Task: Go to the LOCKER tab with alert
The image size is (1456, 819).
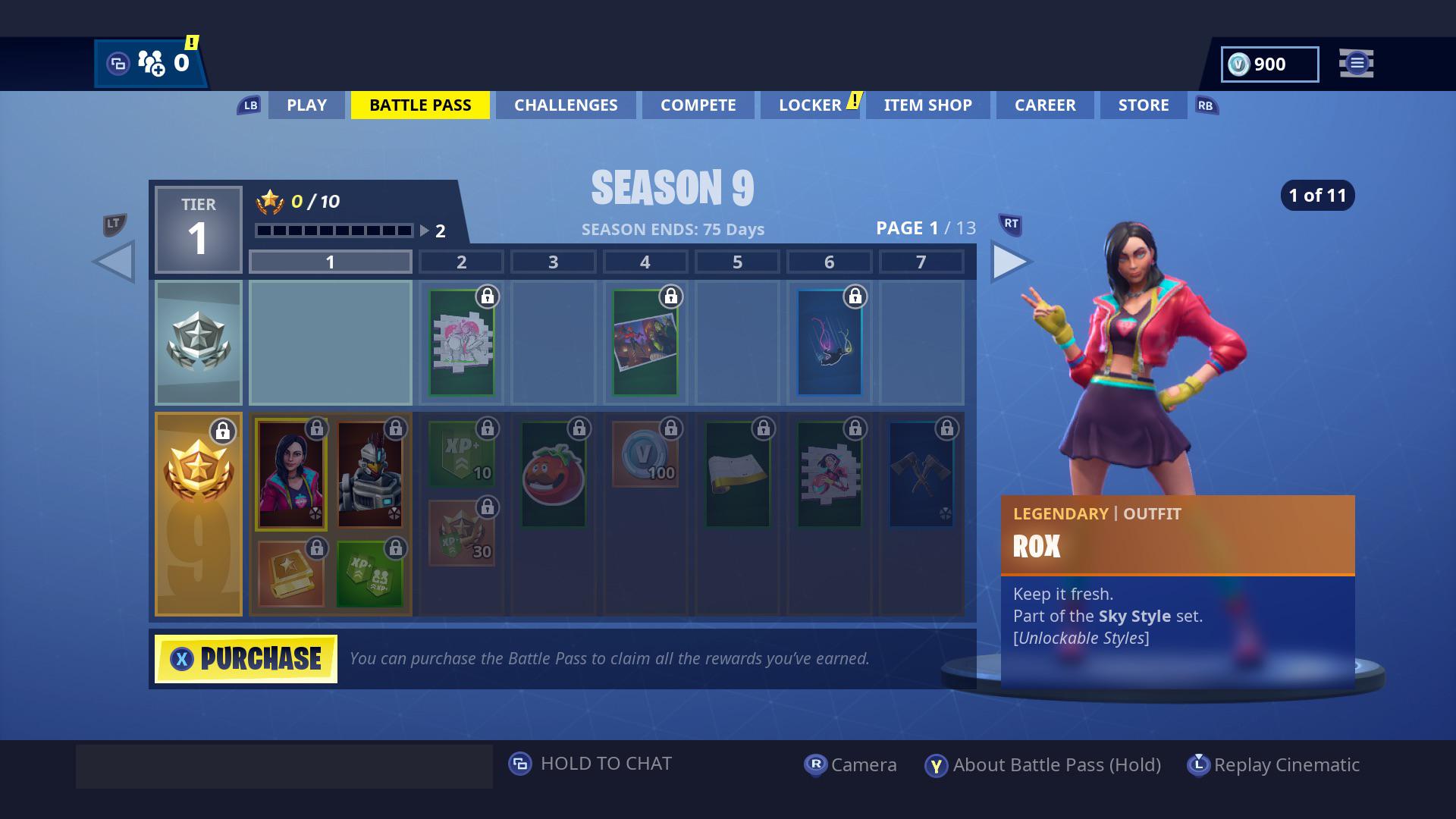Action: pos(811,105)
